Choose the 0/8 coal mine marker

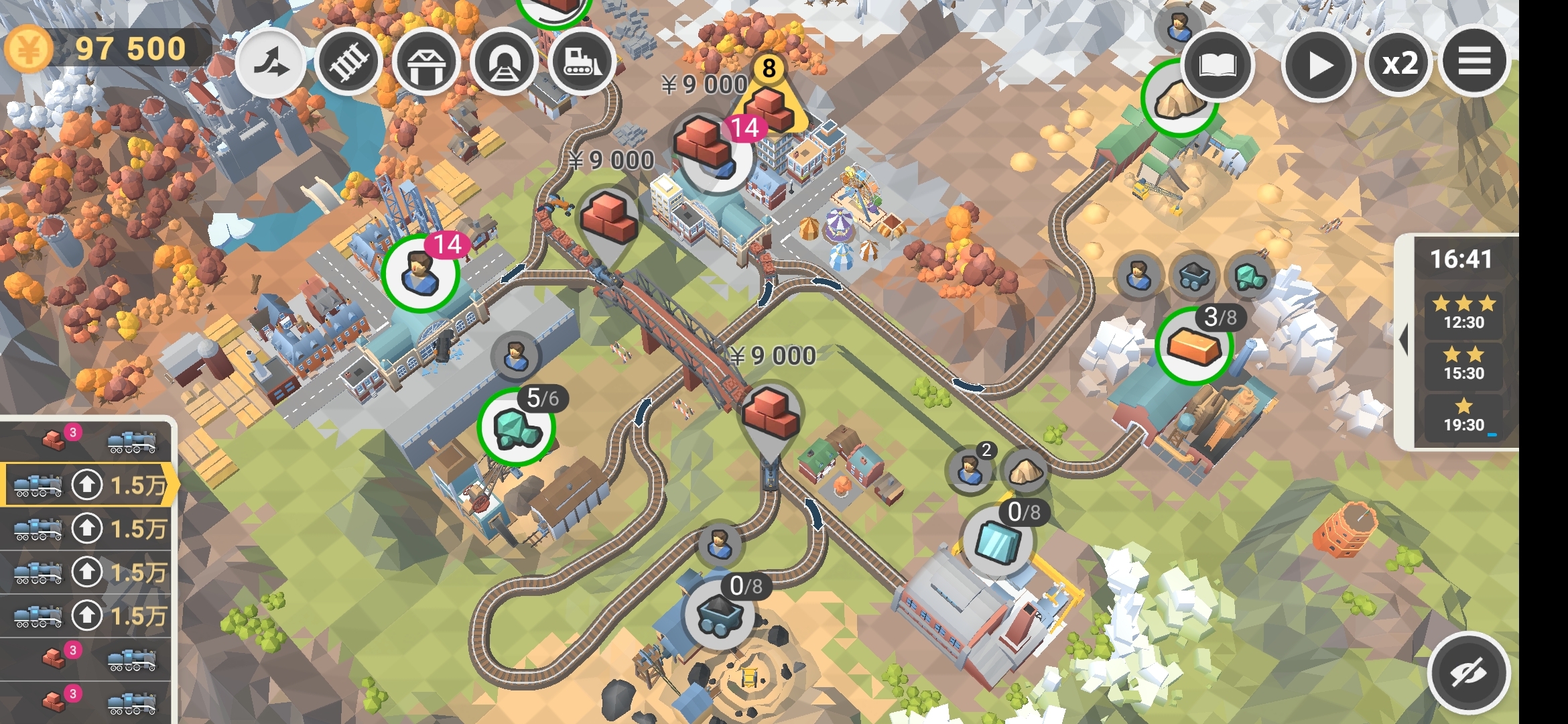pos(719,614)
